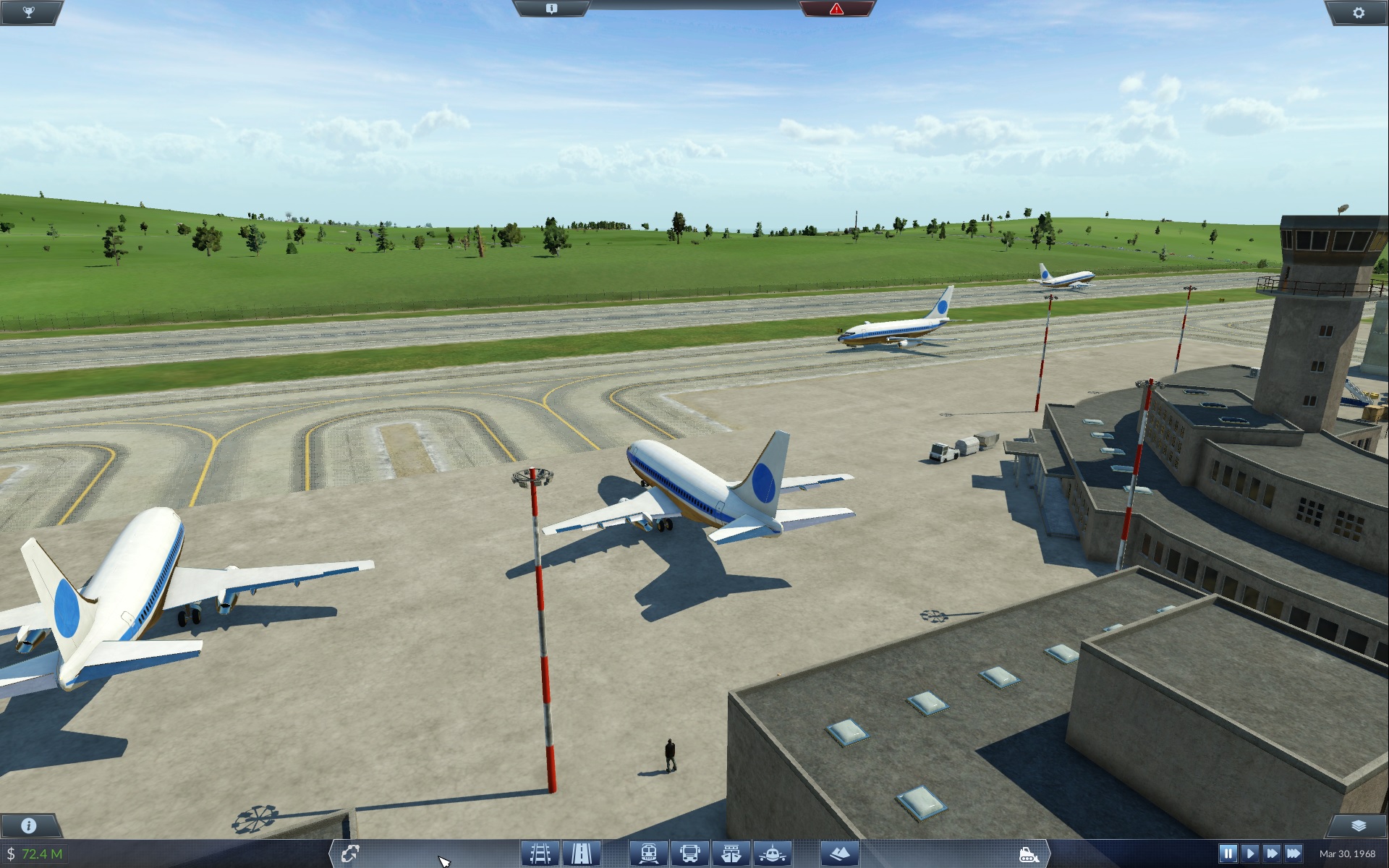Show the red warning alert

tap(836, 9)
